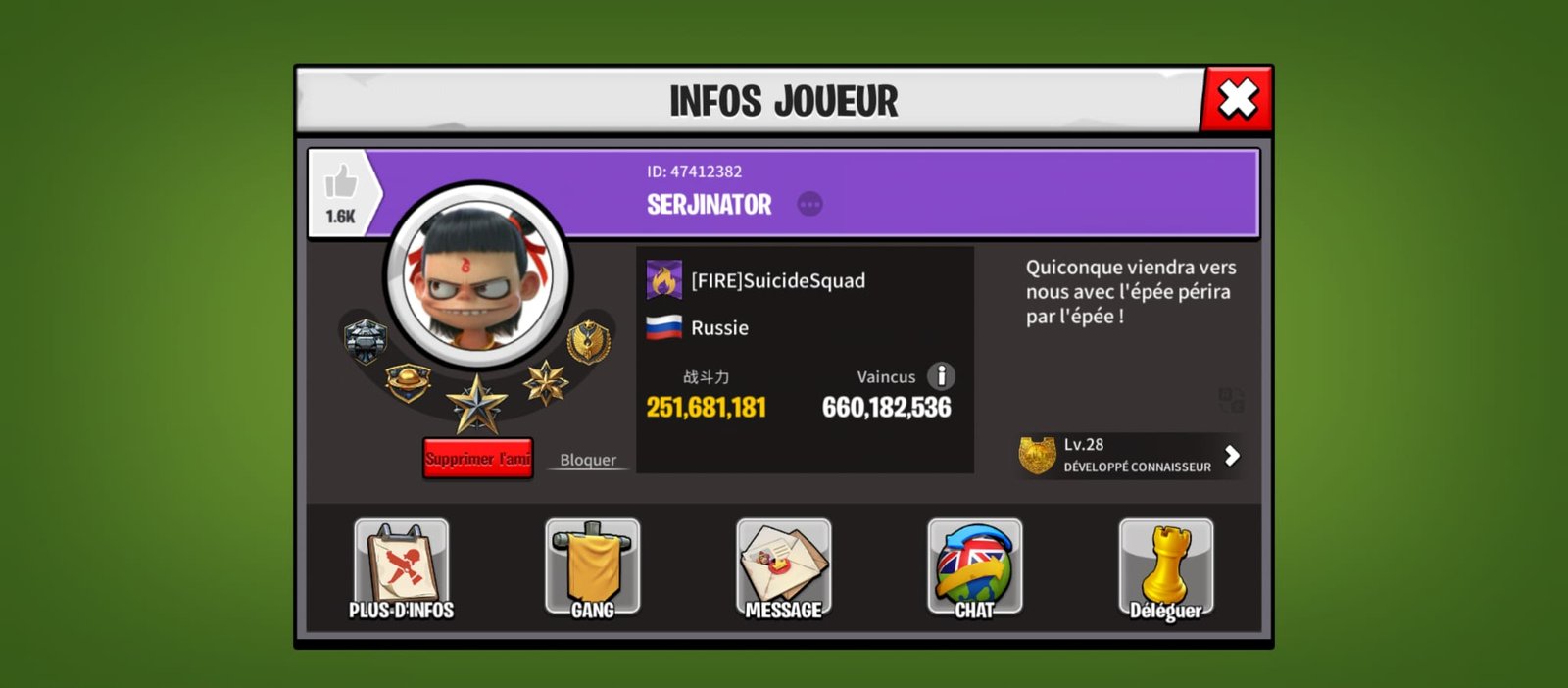Click the Supprimer l'ami red button
Image resolution: width=1568 pixels, height=688 pixels.
[x=478, y=458]
